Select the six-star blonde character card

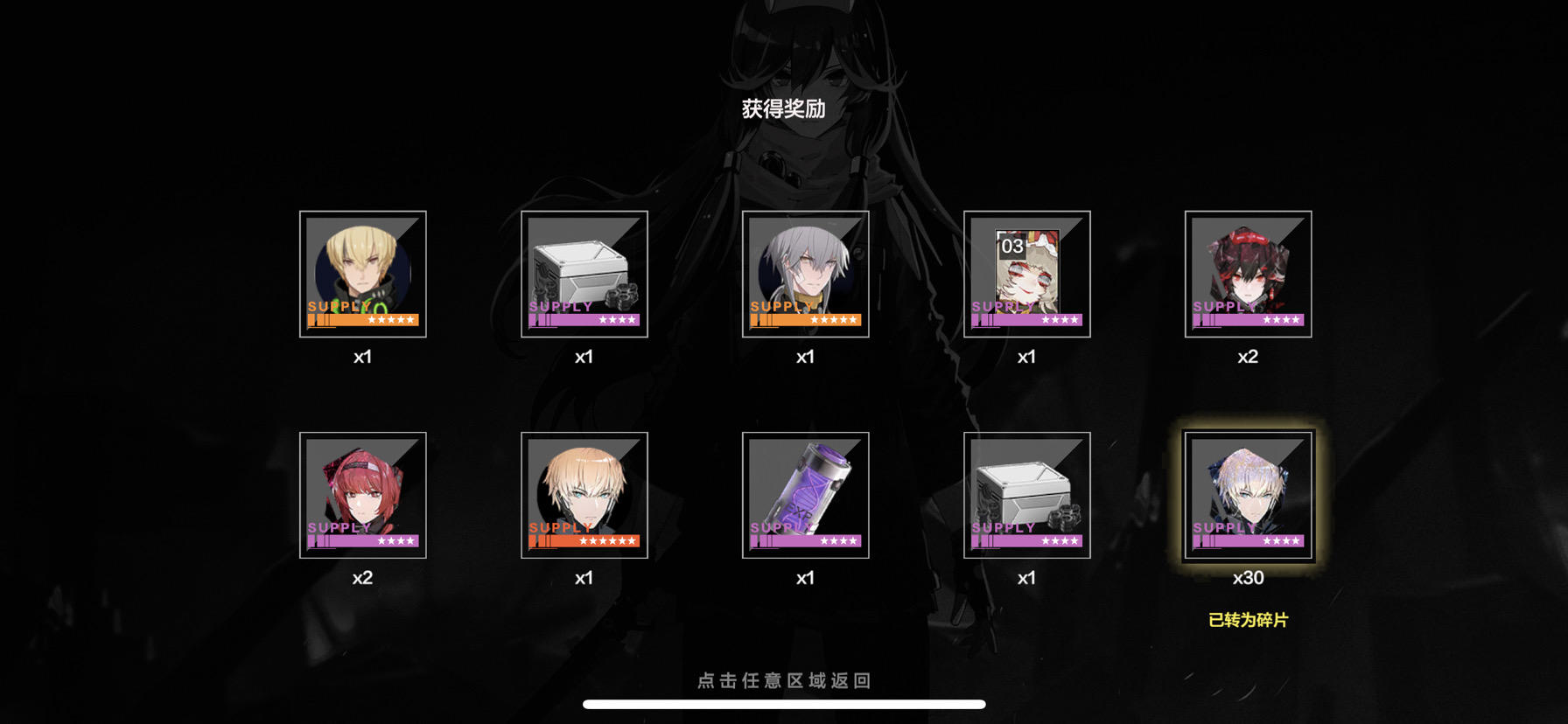point(584,495)
